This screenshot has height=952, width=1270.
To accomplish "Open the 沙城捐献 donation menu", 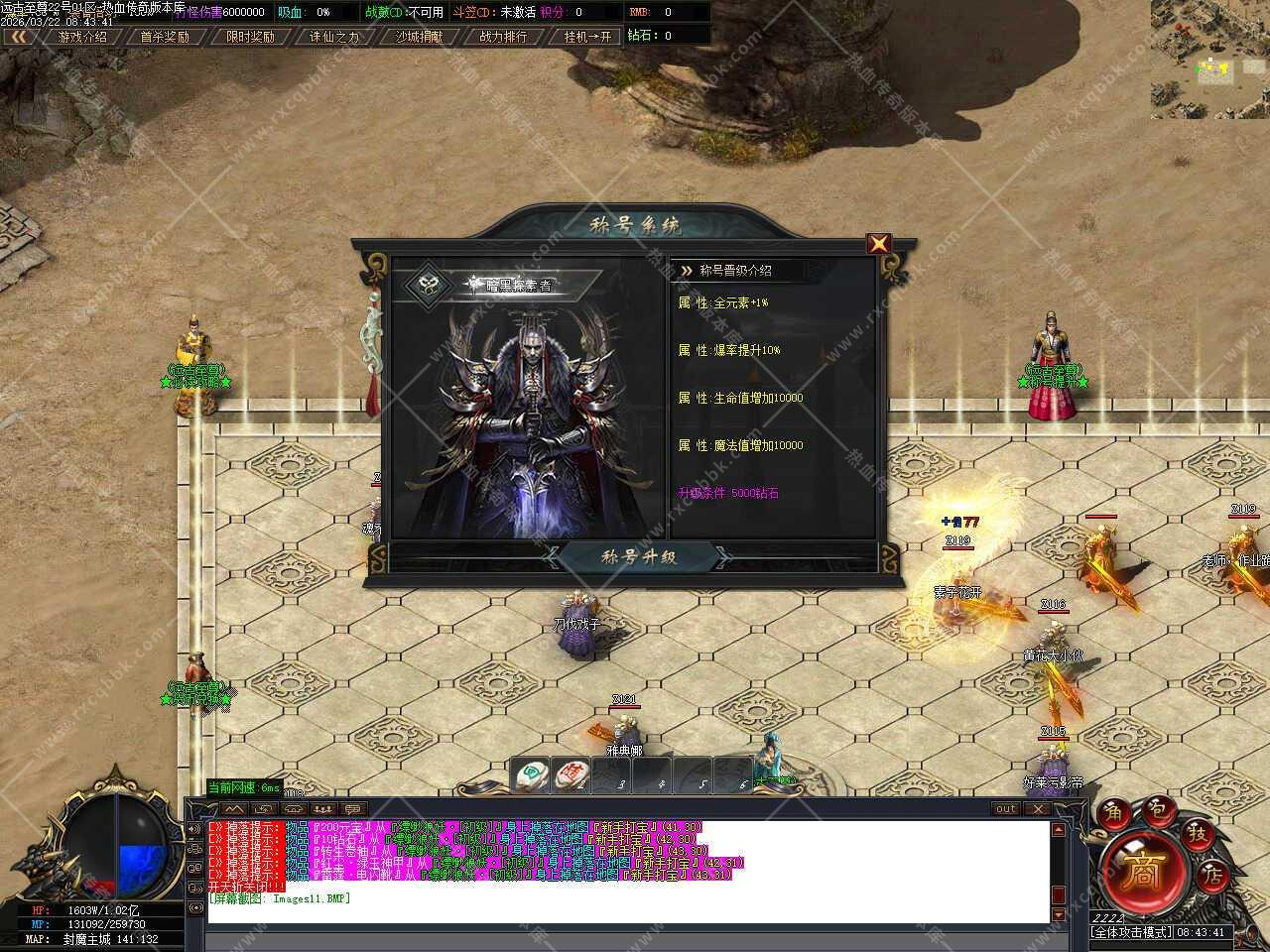I will [419, 37].
